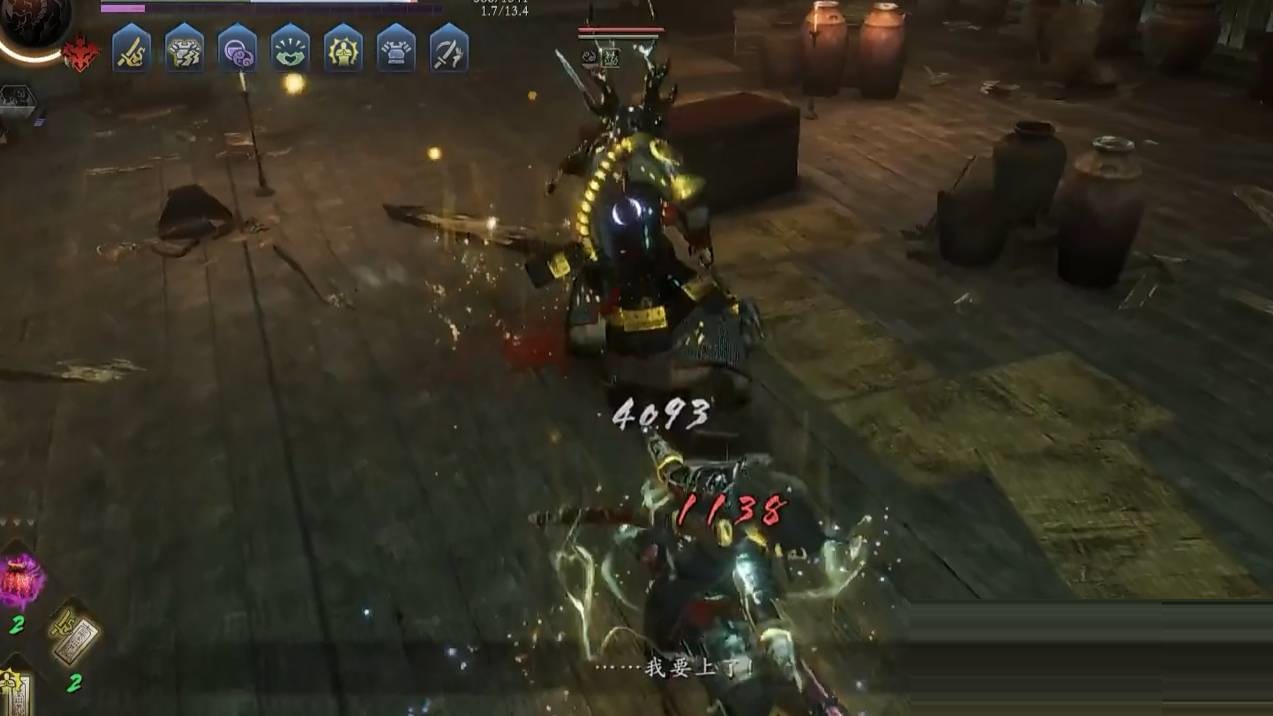
Task: Select the sword attack buff icon
Action: (x=131, y=49)
